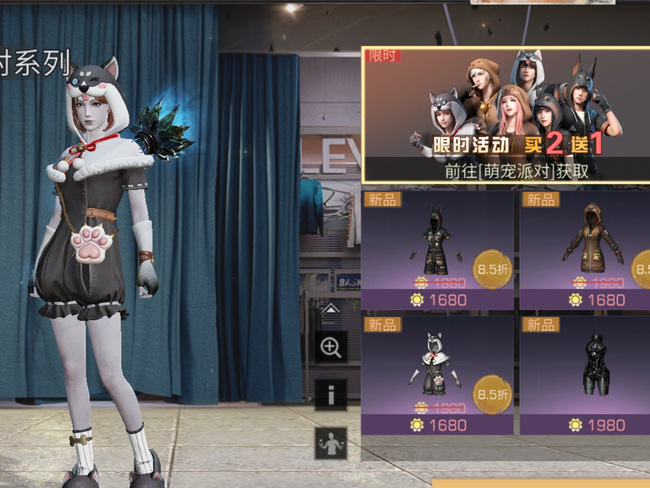Screen dimensions: 650x488
Task: Toggle the character pose icon
Action: pyautogui.click(x=331, y=442)
